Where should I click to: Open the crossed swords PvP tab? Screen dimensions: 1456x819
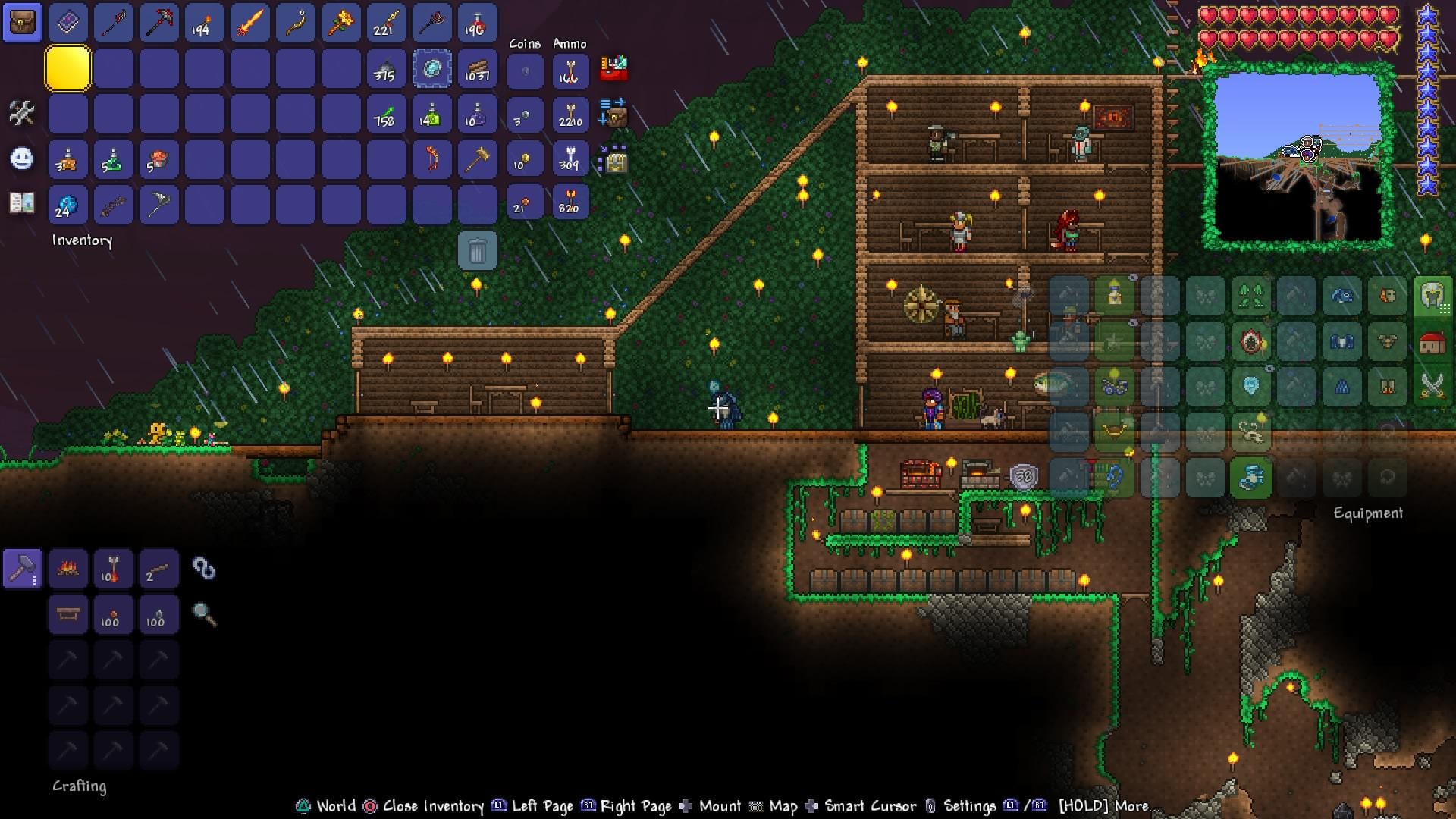(x=1432, y=387)
